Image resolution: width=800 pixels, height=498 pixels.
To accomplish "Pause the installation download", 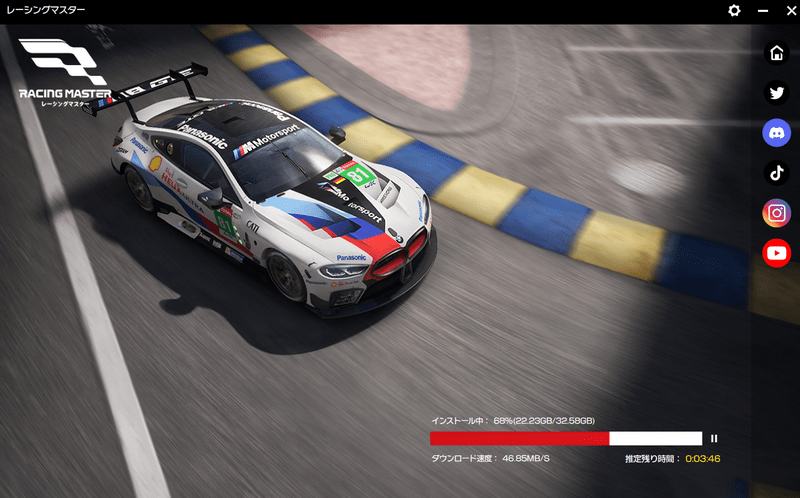I will click(x=714, y=438).
